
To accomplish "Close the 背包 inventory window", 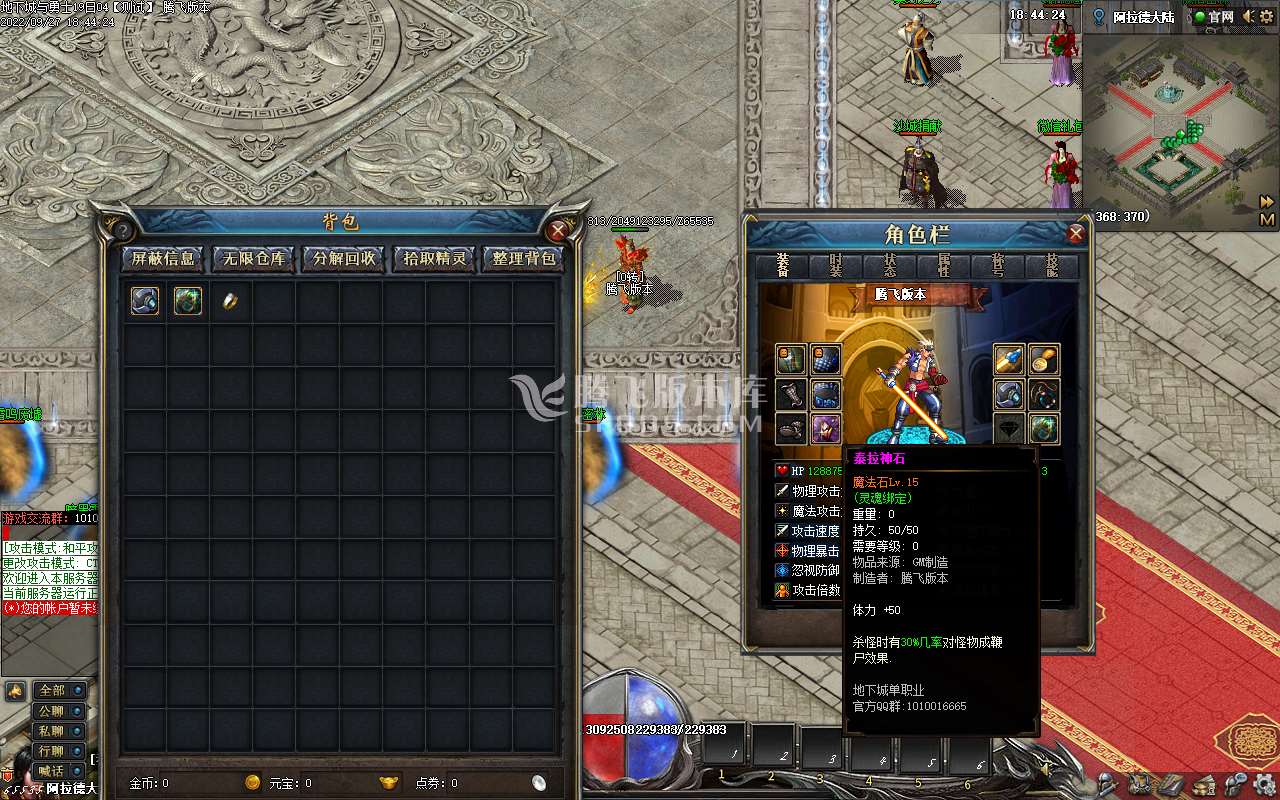I will click(558, 230).
